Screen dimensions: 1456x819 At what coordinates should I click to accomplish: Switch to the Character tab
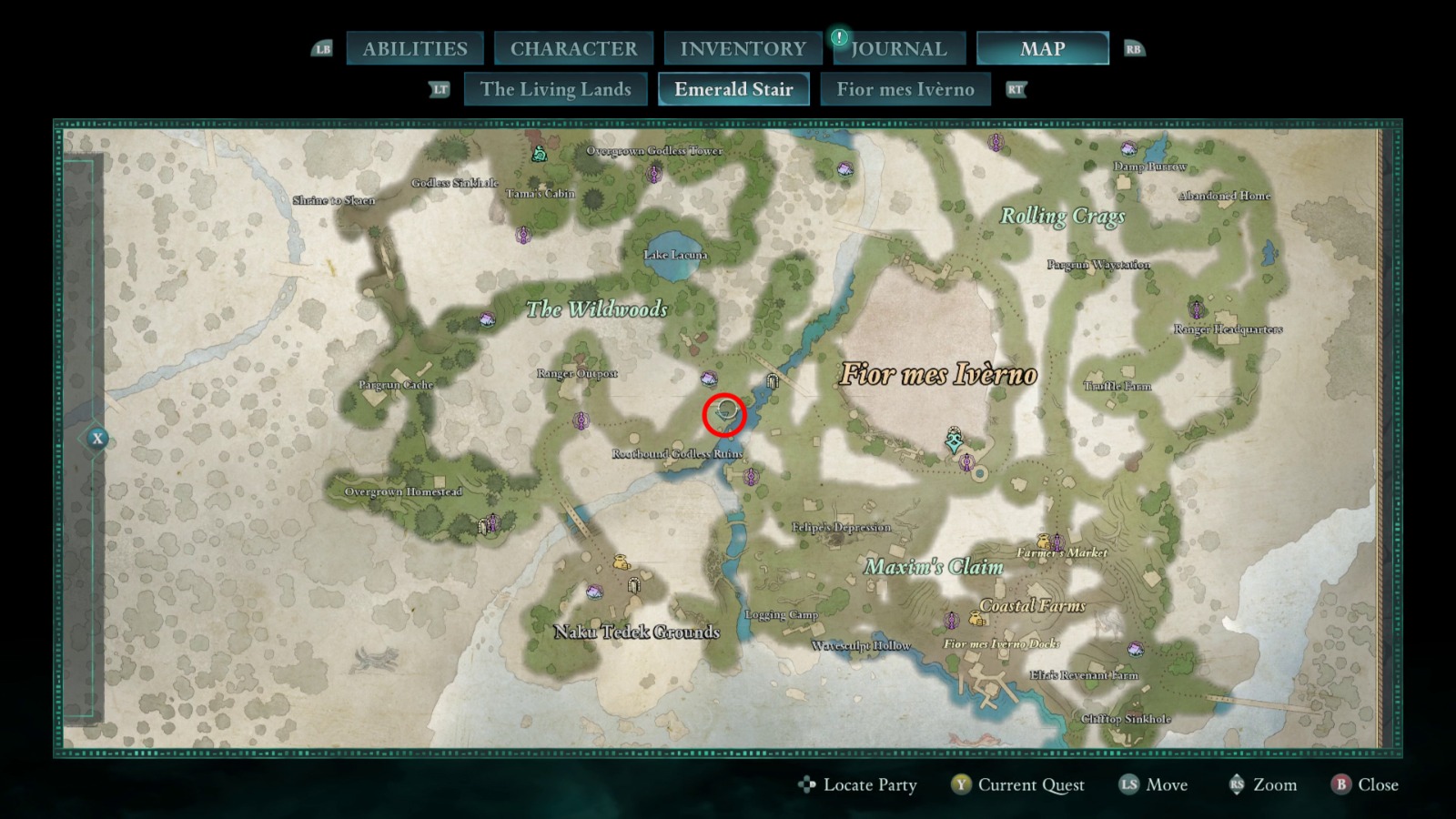573,49
